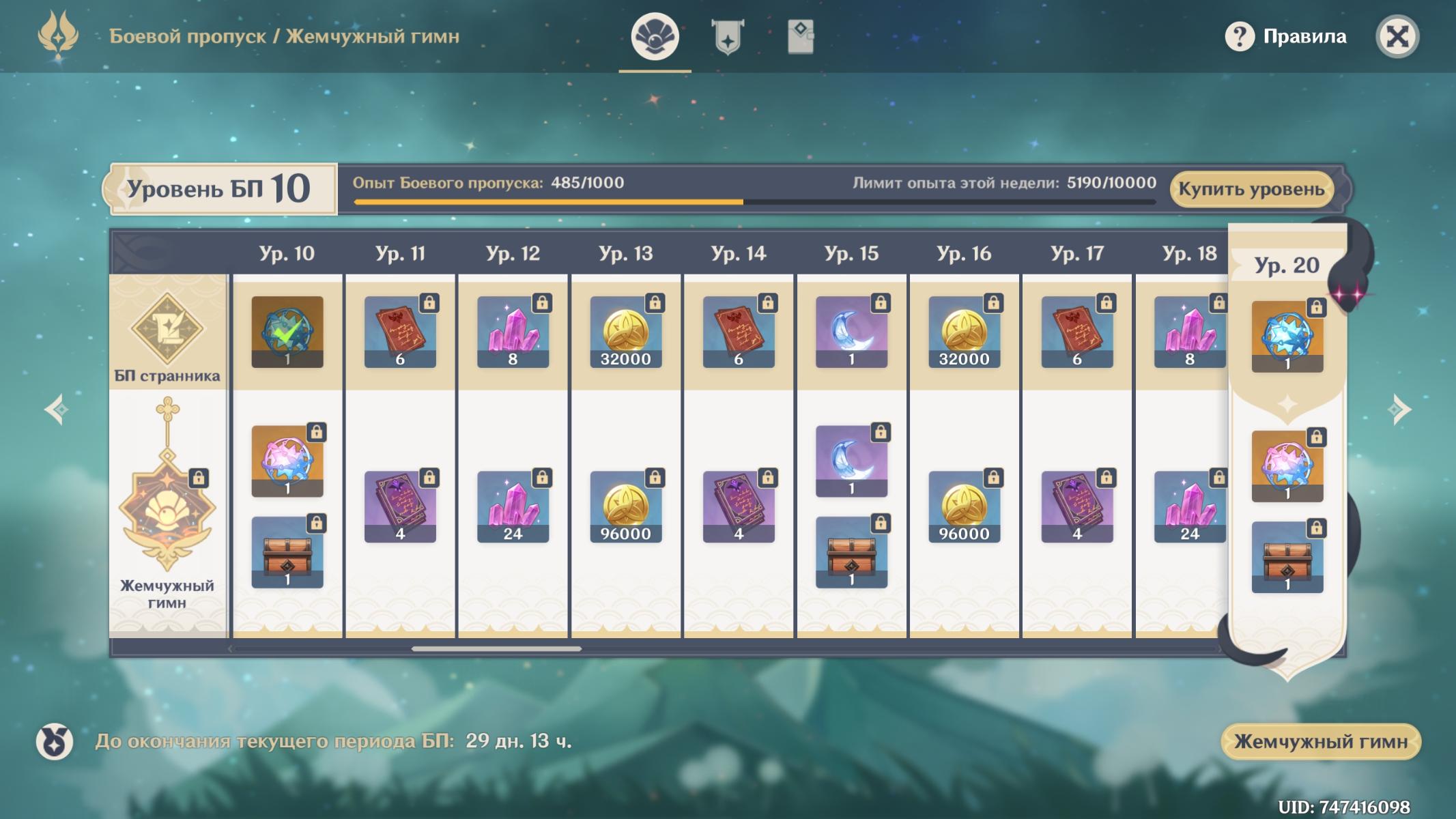
Task: Select level 14 premium purple books reward
Action: (x=739, y=507)
